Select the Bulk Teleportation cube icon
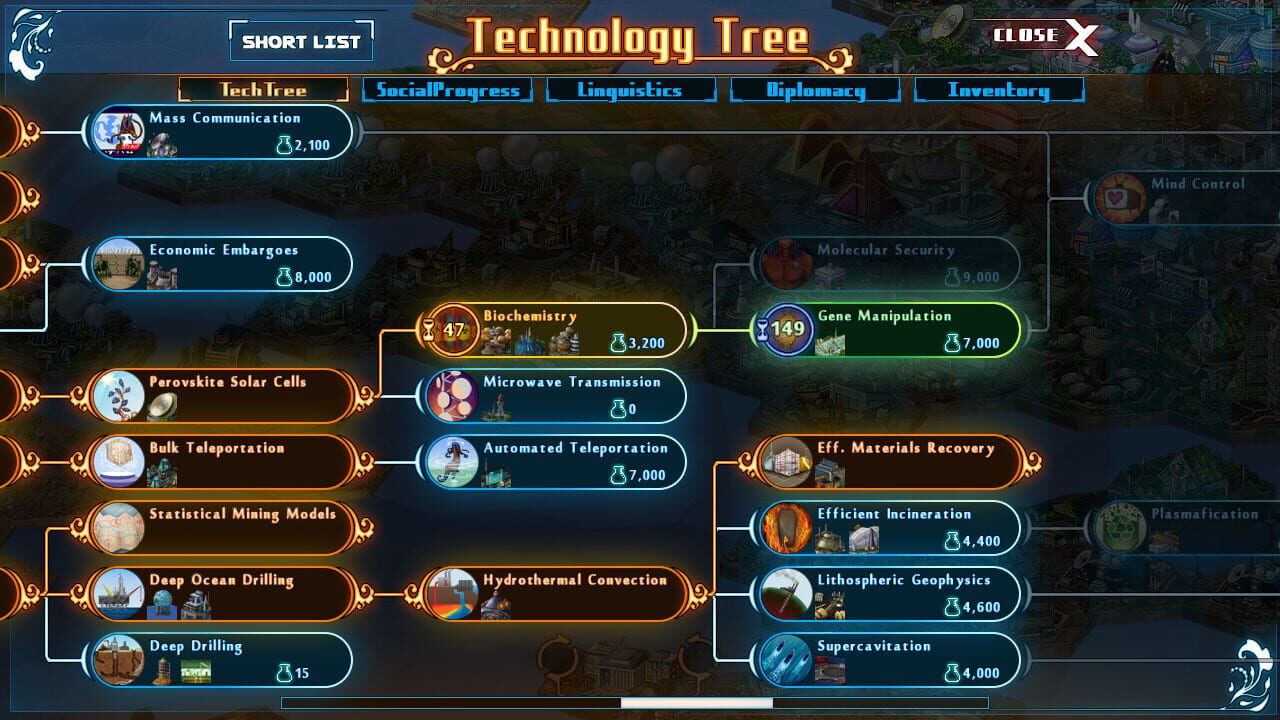This screenshot has height=720, width=1280. point(120,461)
